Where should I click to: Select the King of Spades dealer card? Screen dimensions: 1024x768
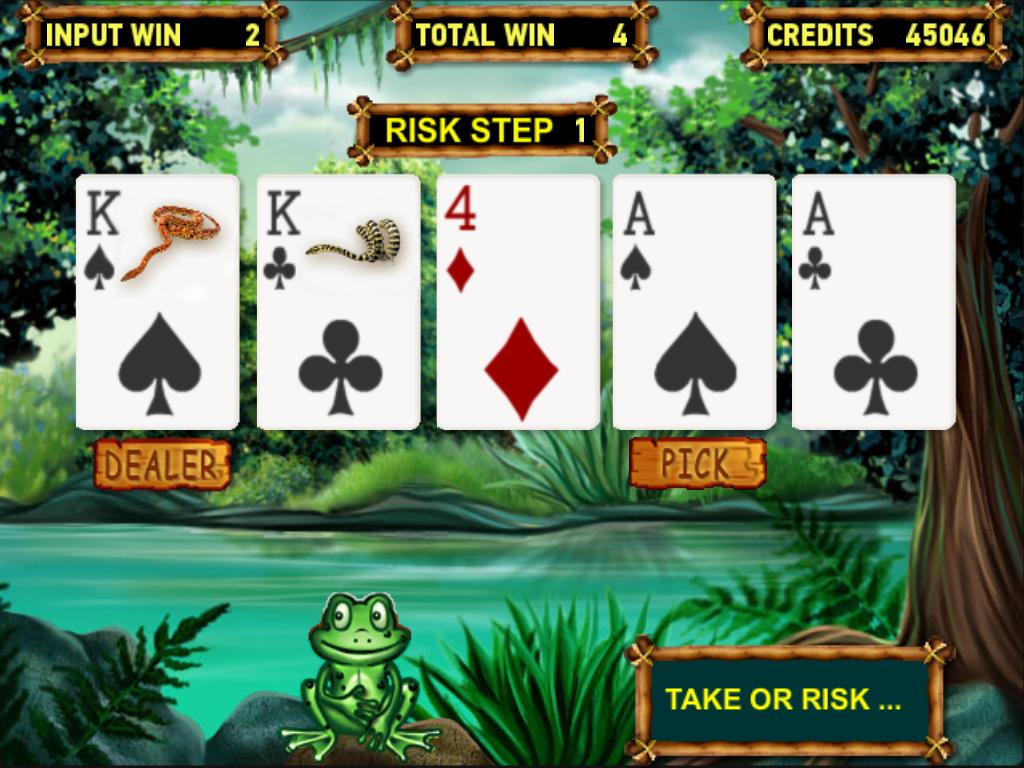157,302
